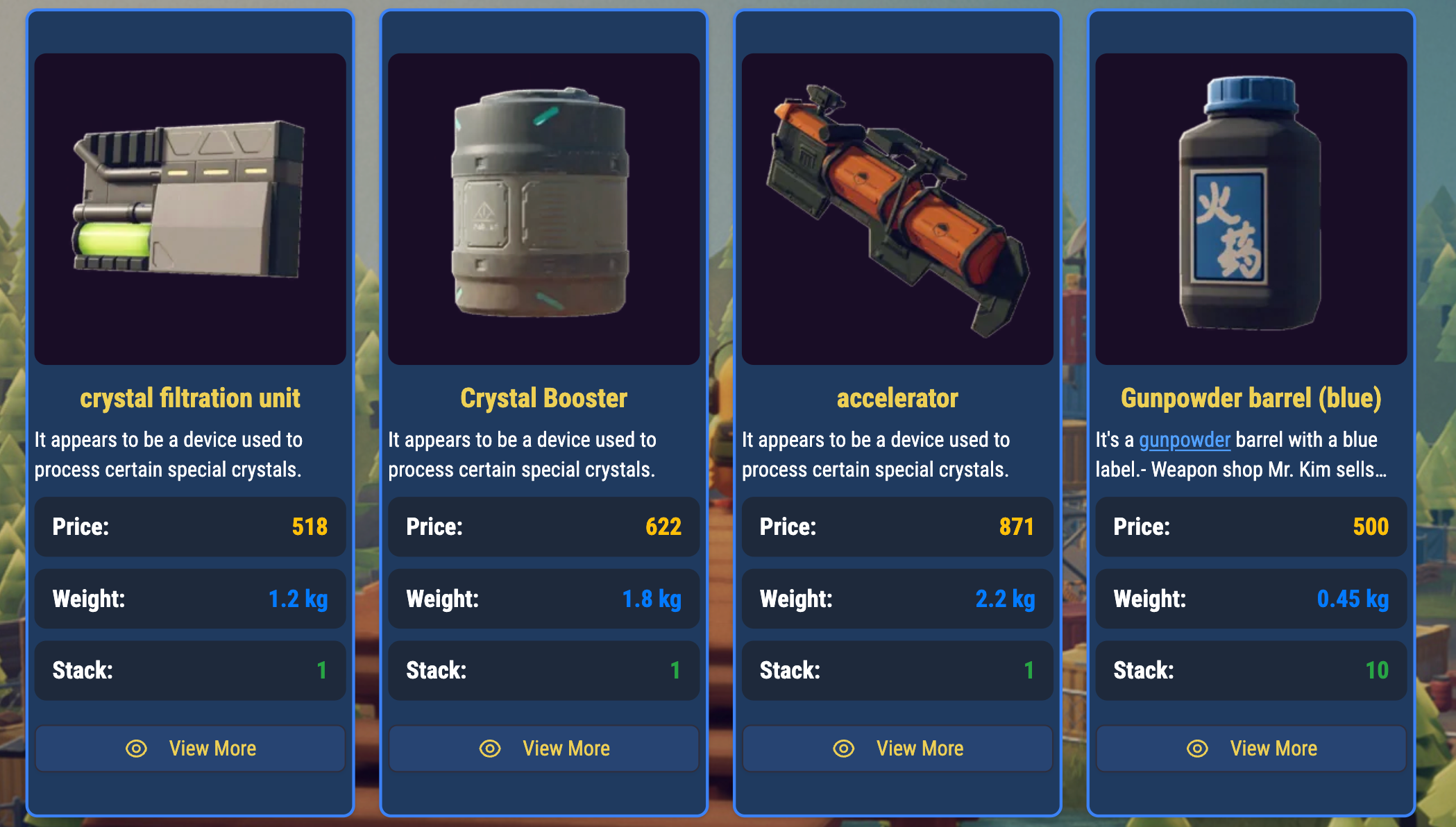Click the eye icon on crystal filtration unit card
Viewport: 1456px width, 827px height.
tap(137, 748)
